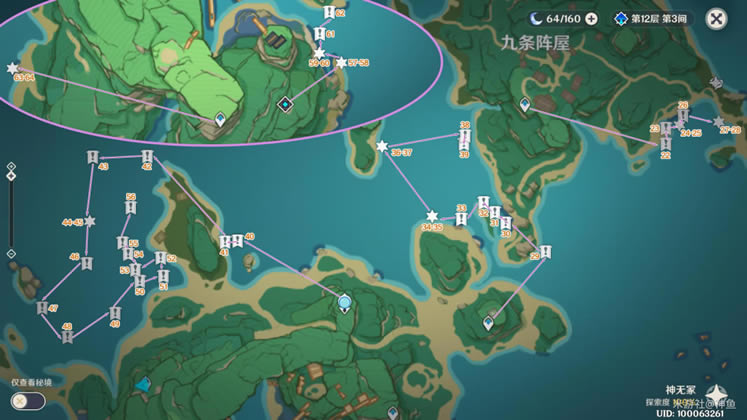
Task: Open the four-pointed star button beside 神无冢
Action: point(714,393)
